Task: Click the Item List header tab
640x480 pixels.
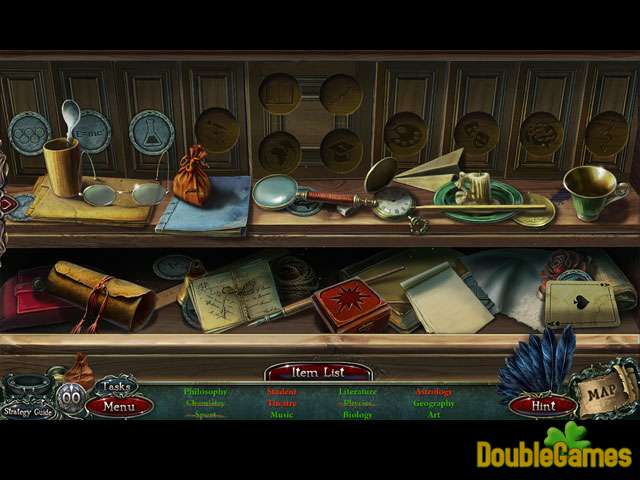Action: click(x=318, y=372)
